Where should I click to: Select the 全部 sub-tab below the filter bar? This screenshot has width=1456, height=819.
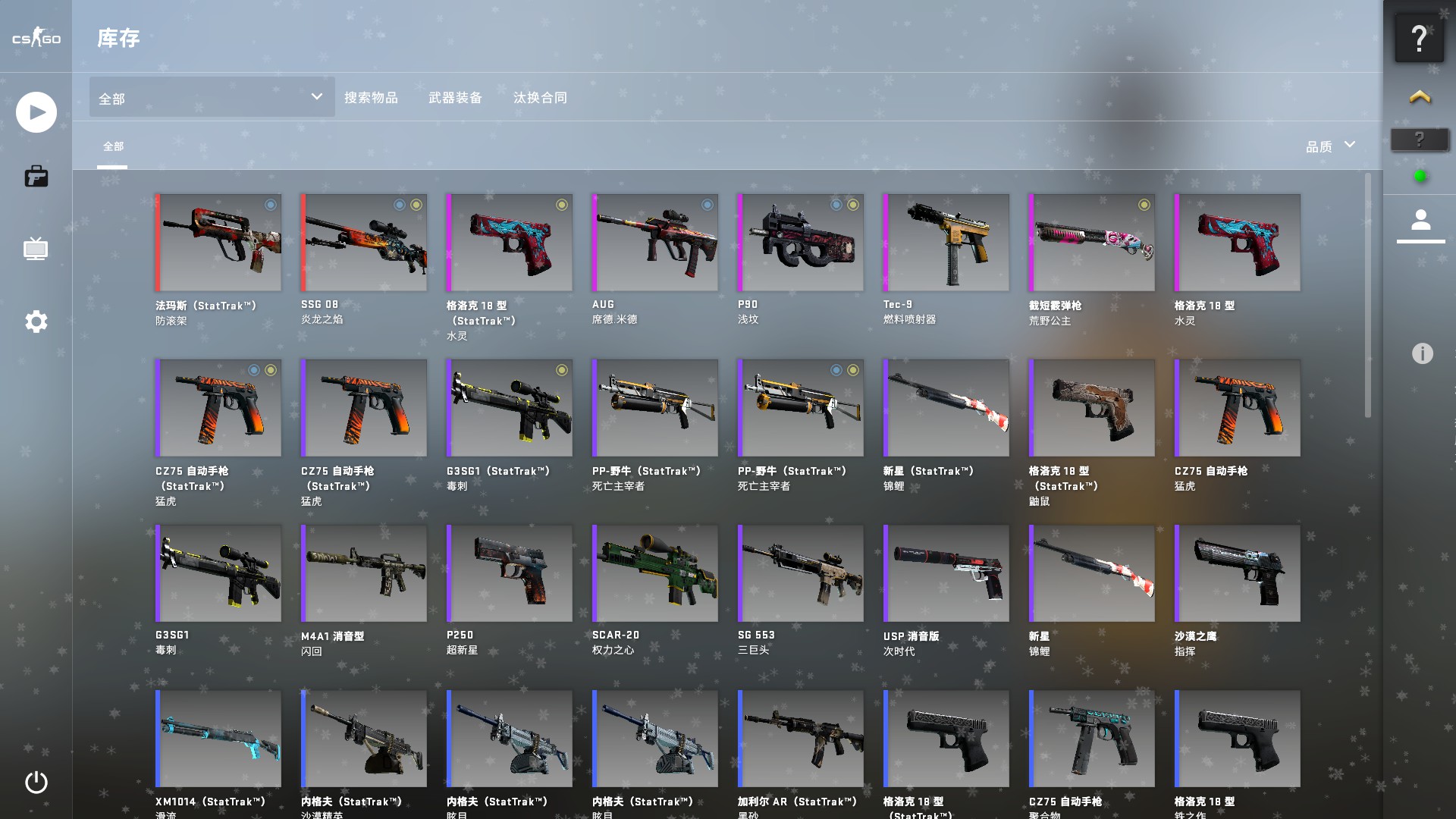pos(114,144)
